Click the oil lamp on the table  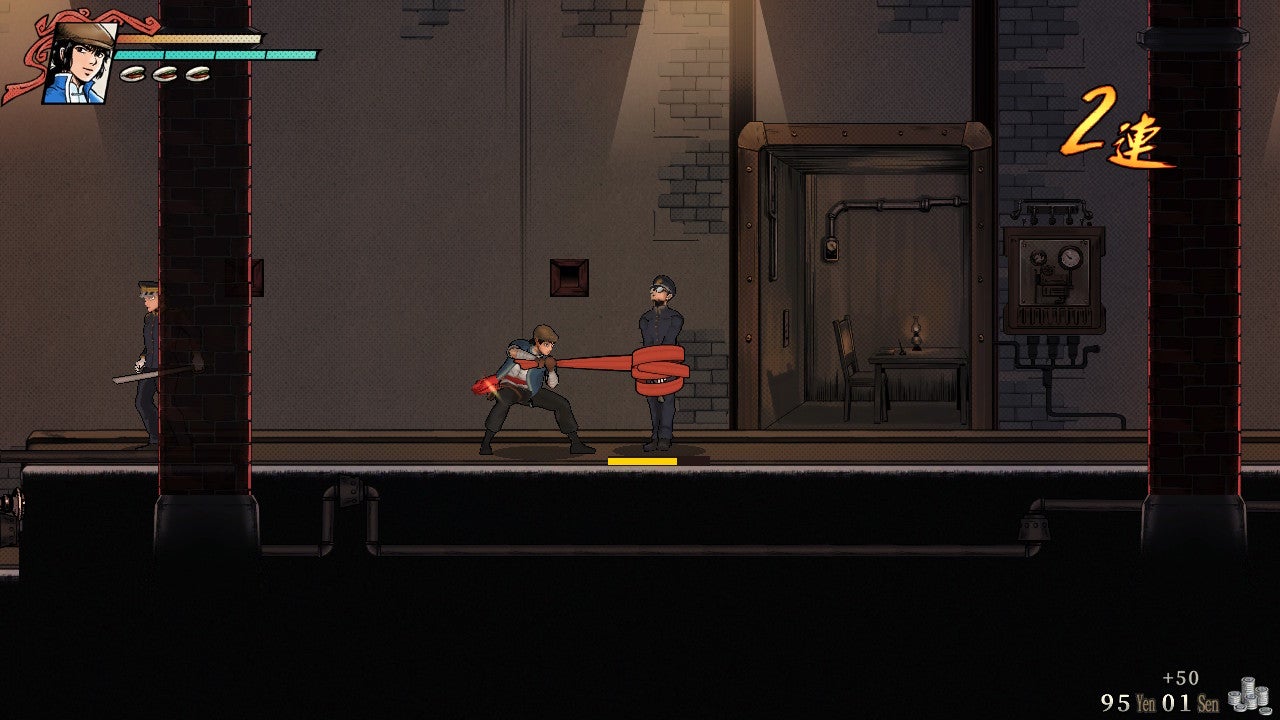(916, 330)
